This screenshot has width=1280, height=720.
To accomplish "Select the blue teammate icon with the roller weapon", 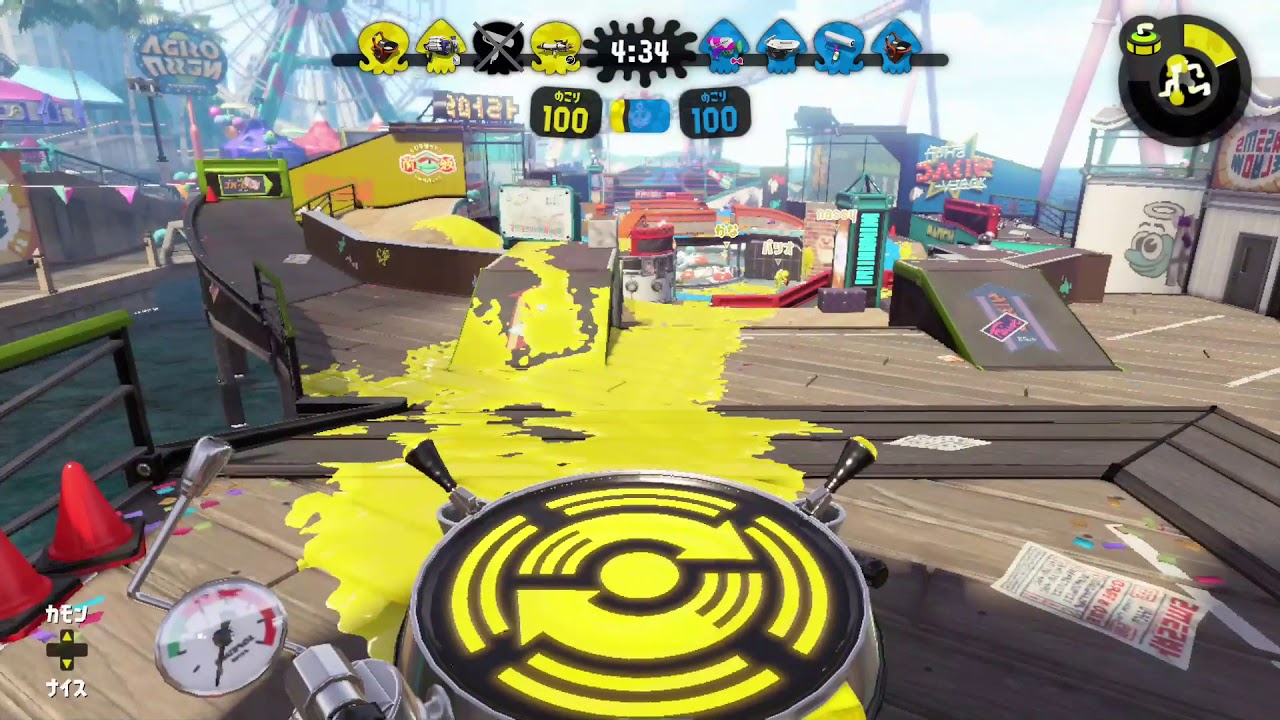I will [x=838, y=46].
